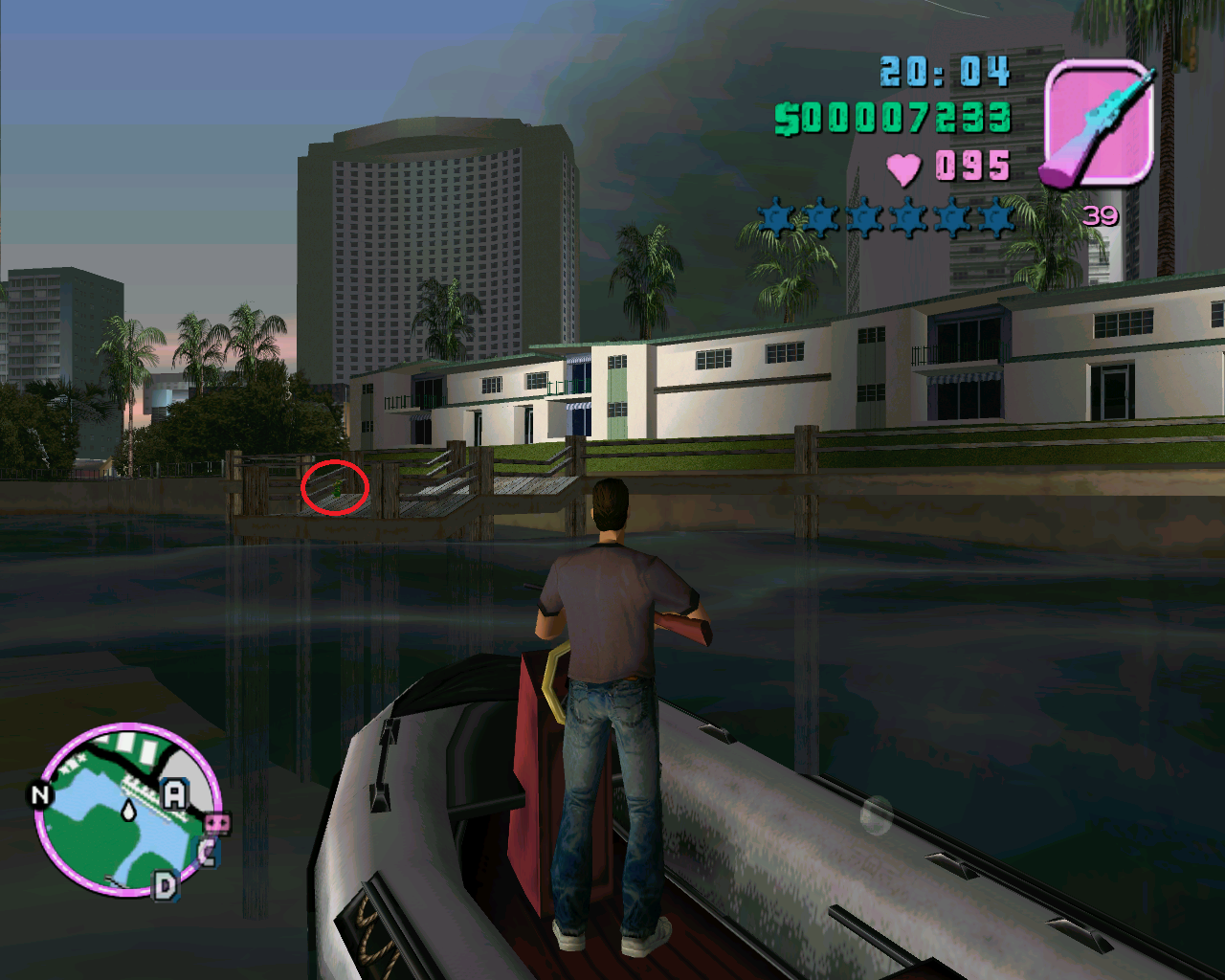This screenshot has height=980, width=1225.
Task: Select the 'D' mission blip on radar
Action: pos(166,885)
